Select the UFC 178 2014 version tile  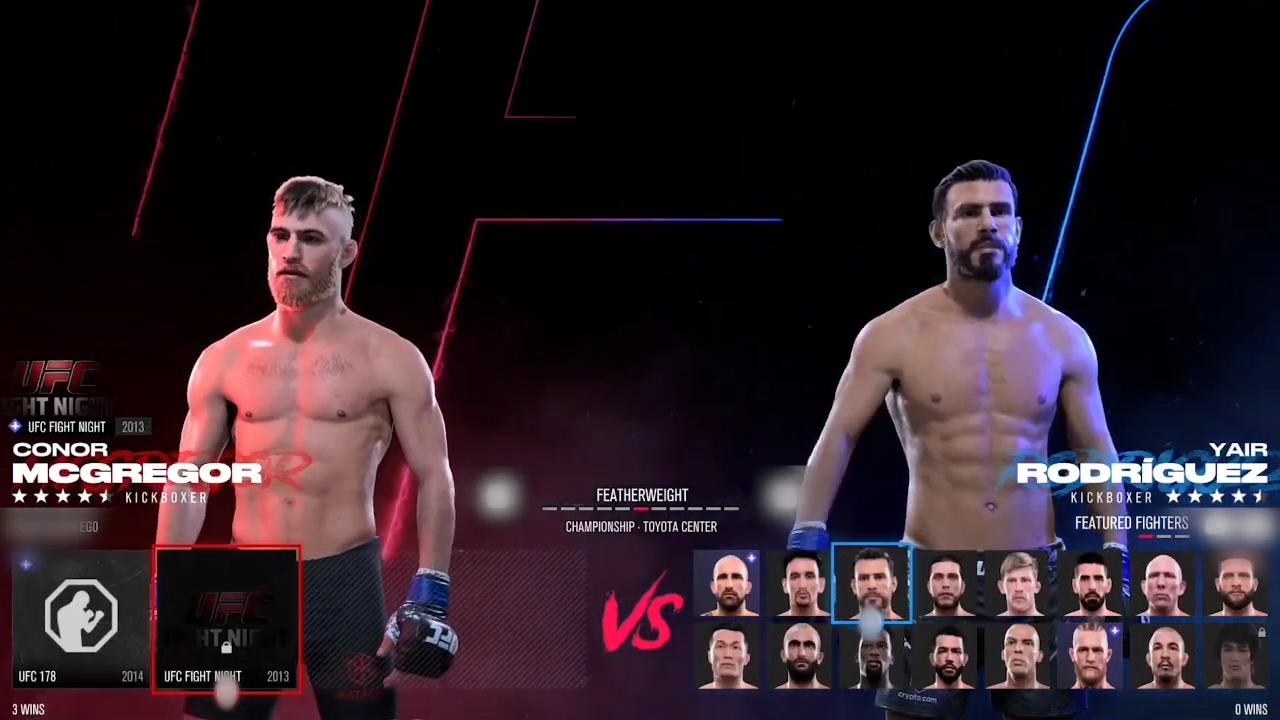coord(81,618)
